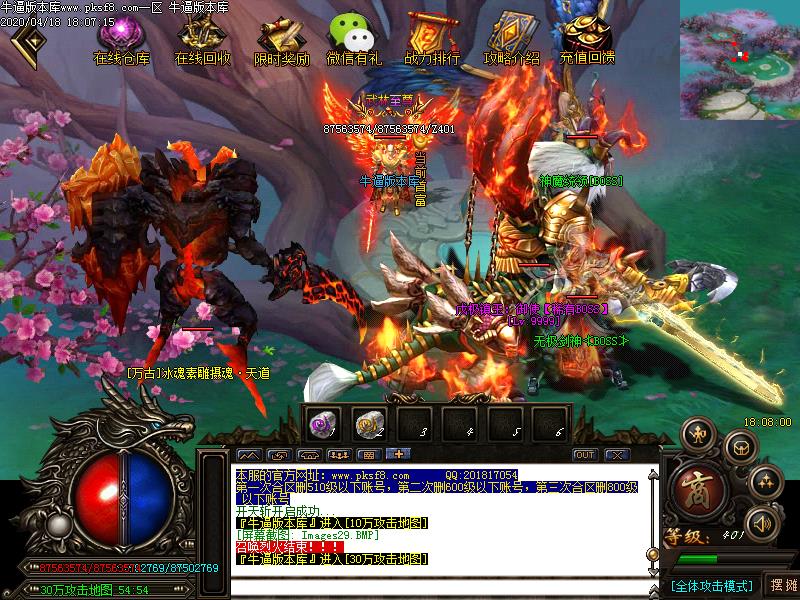This screenshot has width=800, height=600.
Task: Open the 微信有礼 WeChat gift icon
Action: (x=353, y=40)
